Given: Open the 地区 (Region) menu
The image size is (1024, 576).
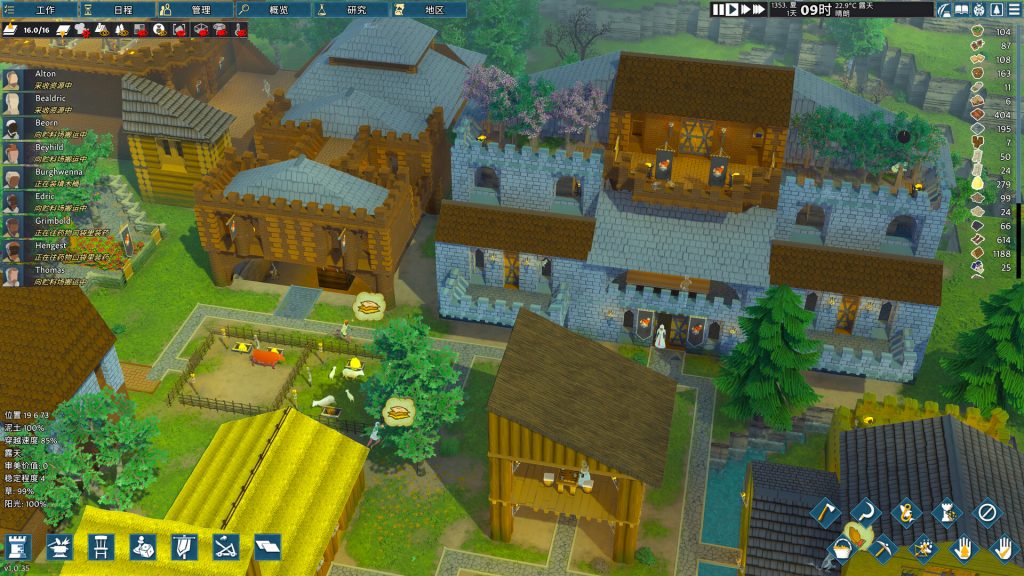Looking at the screenshot, I should point(431,9).
